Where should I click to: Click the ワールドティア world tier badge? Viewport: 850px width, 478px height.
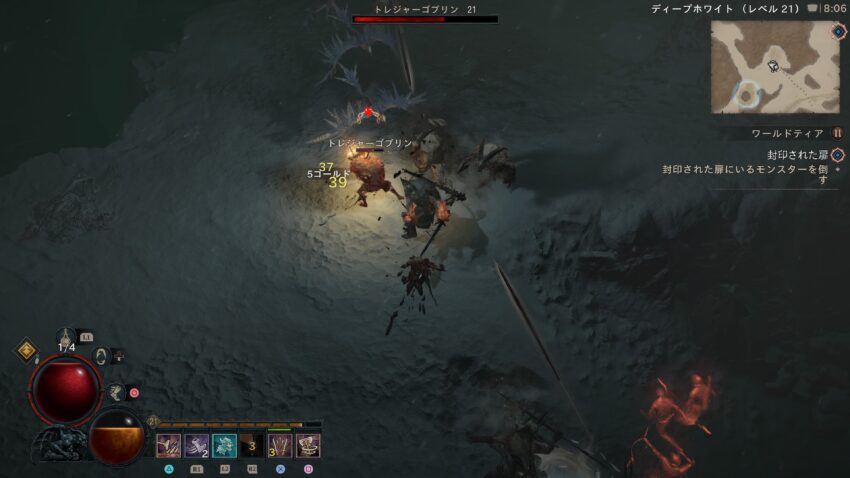click(837, 133)
